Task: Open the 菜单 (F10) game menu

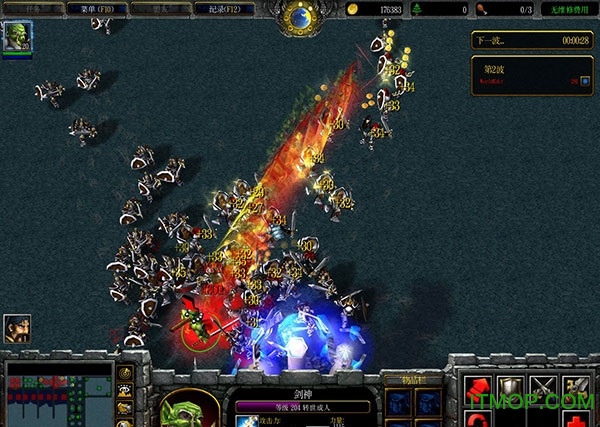Action: coord(95,9)
